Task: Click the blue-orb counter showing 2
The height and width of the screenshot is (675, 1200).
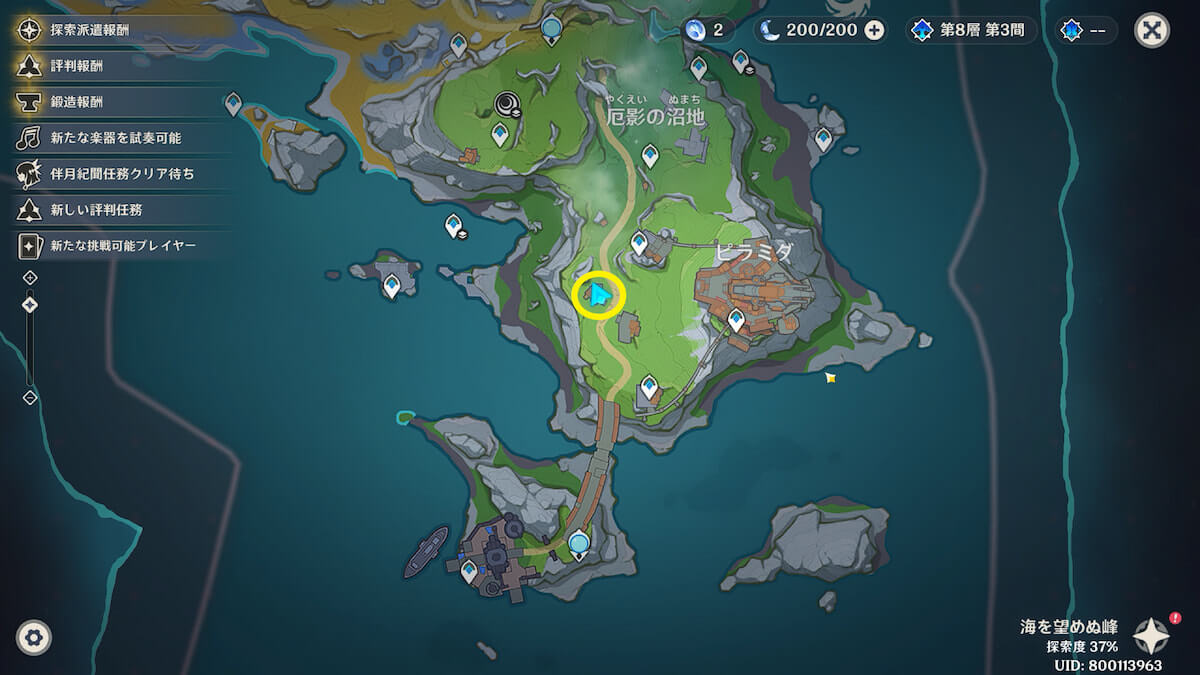Action: (706, 30)
